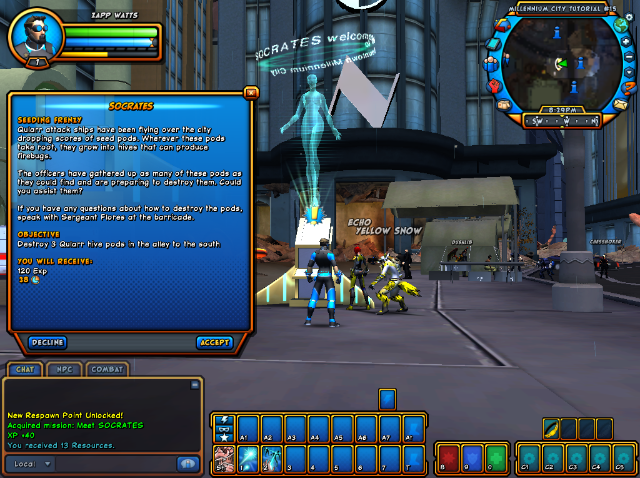Decline the Socrates mission offer
640x478 pixels.
pyautogui.click(x=47, y=342)
